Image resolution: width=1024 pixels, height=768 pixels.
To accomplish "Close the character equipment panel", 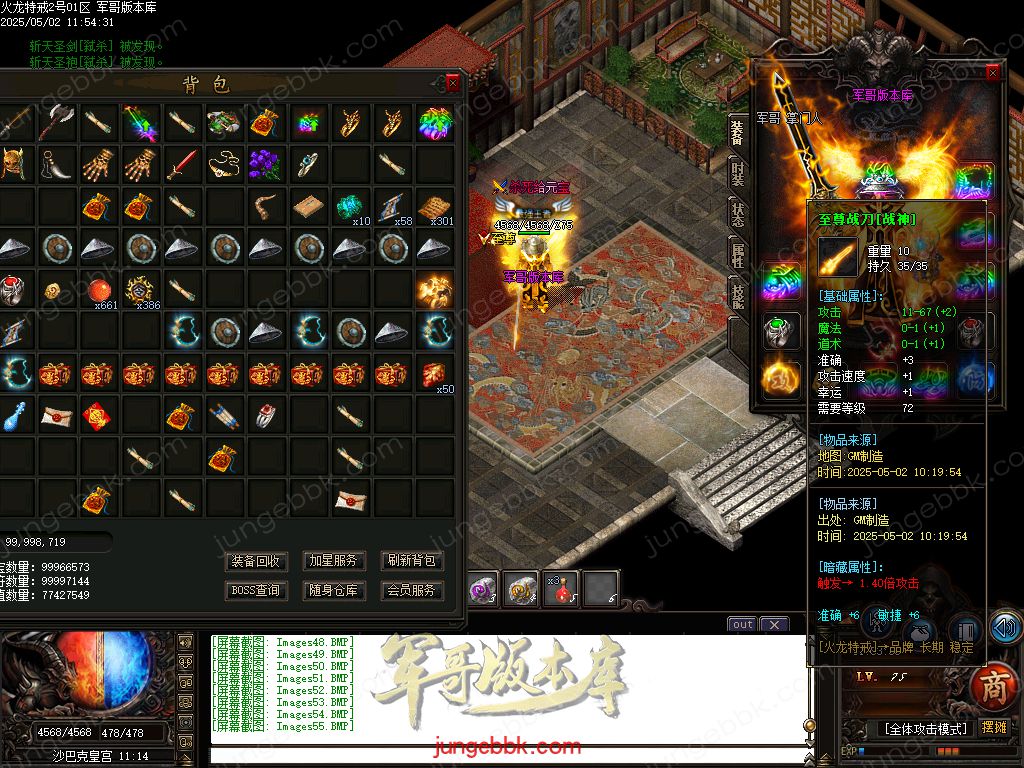I will (x=992, y=73).
